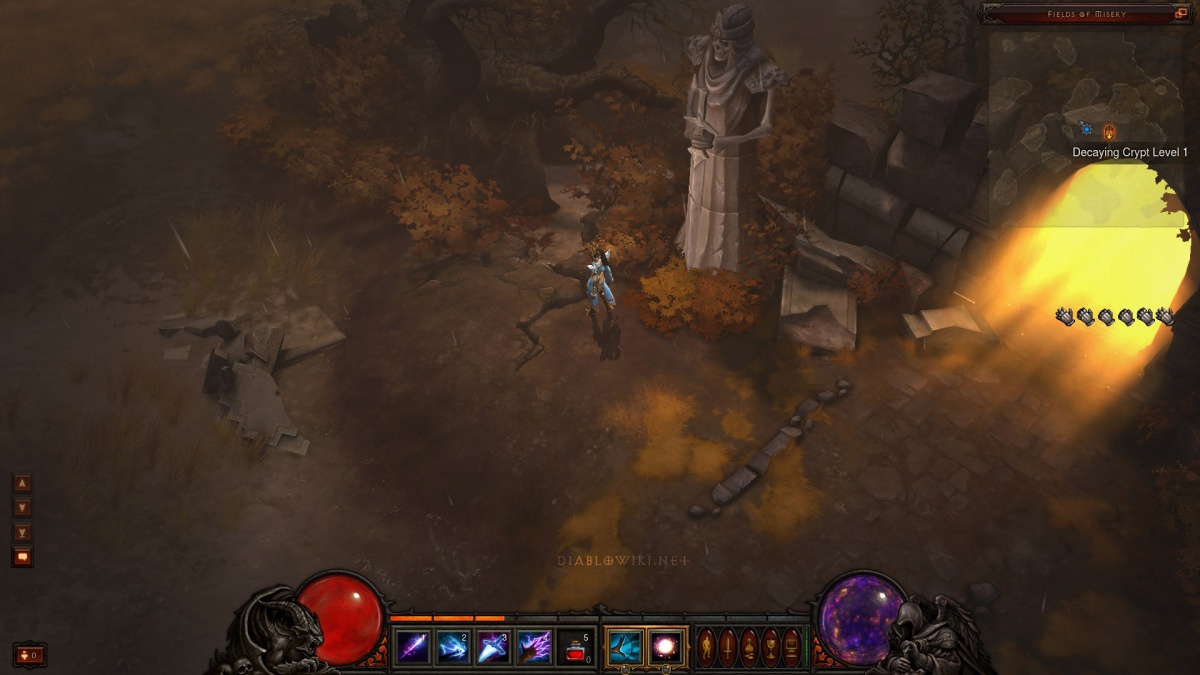Open the character figure menu button
The height and width of the screenshot is (675, 1200).
click(x=707, y=647)
